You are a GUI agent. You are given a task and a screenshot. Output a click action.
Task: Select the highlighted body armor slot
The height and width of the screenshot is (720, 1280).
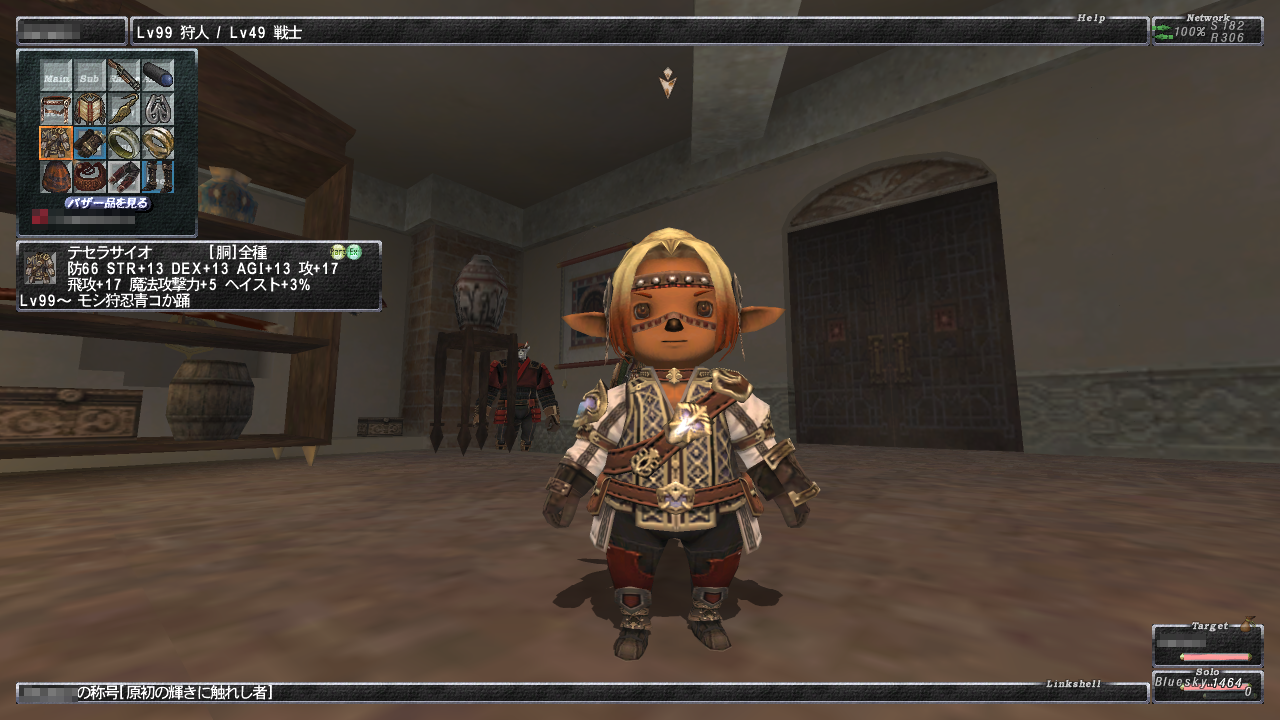coord(56,143)
